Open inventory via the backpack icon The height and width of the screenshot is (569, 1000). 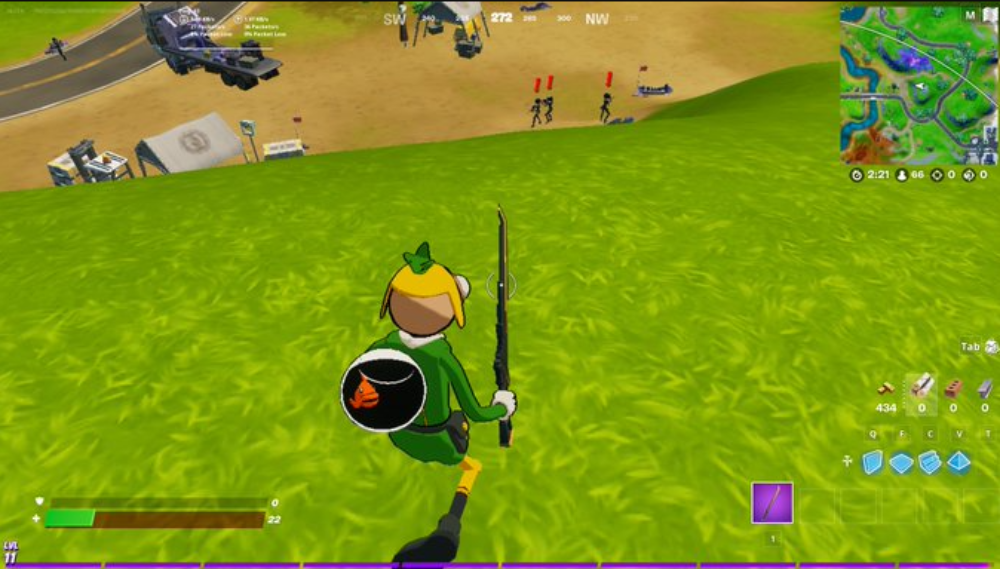pos(991,347)
